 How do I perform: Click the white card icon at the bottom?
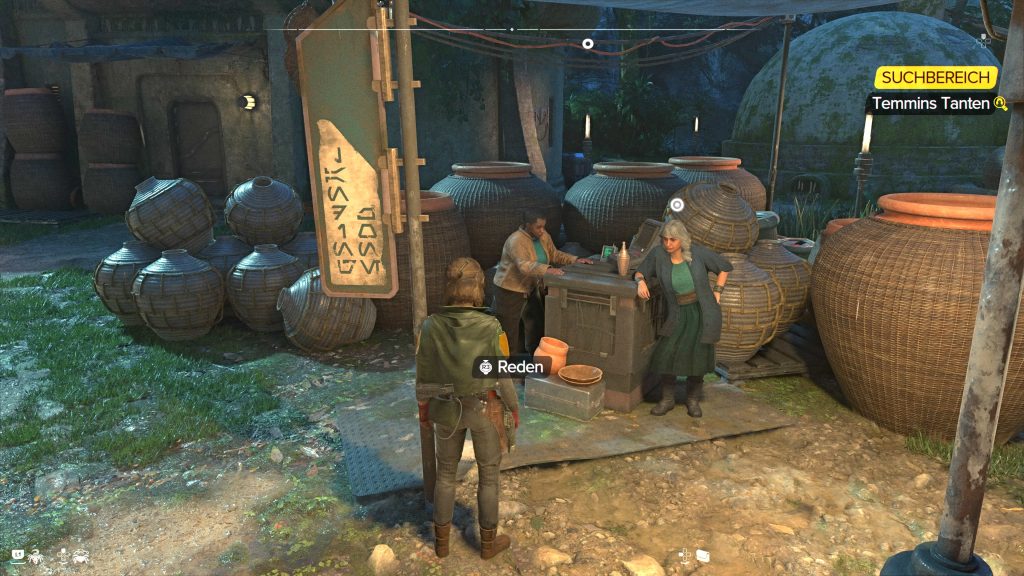pyautogui.click(x=703, y=555)
